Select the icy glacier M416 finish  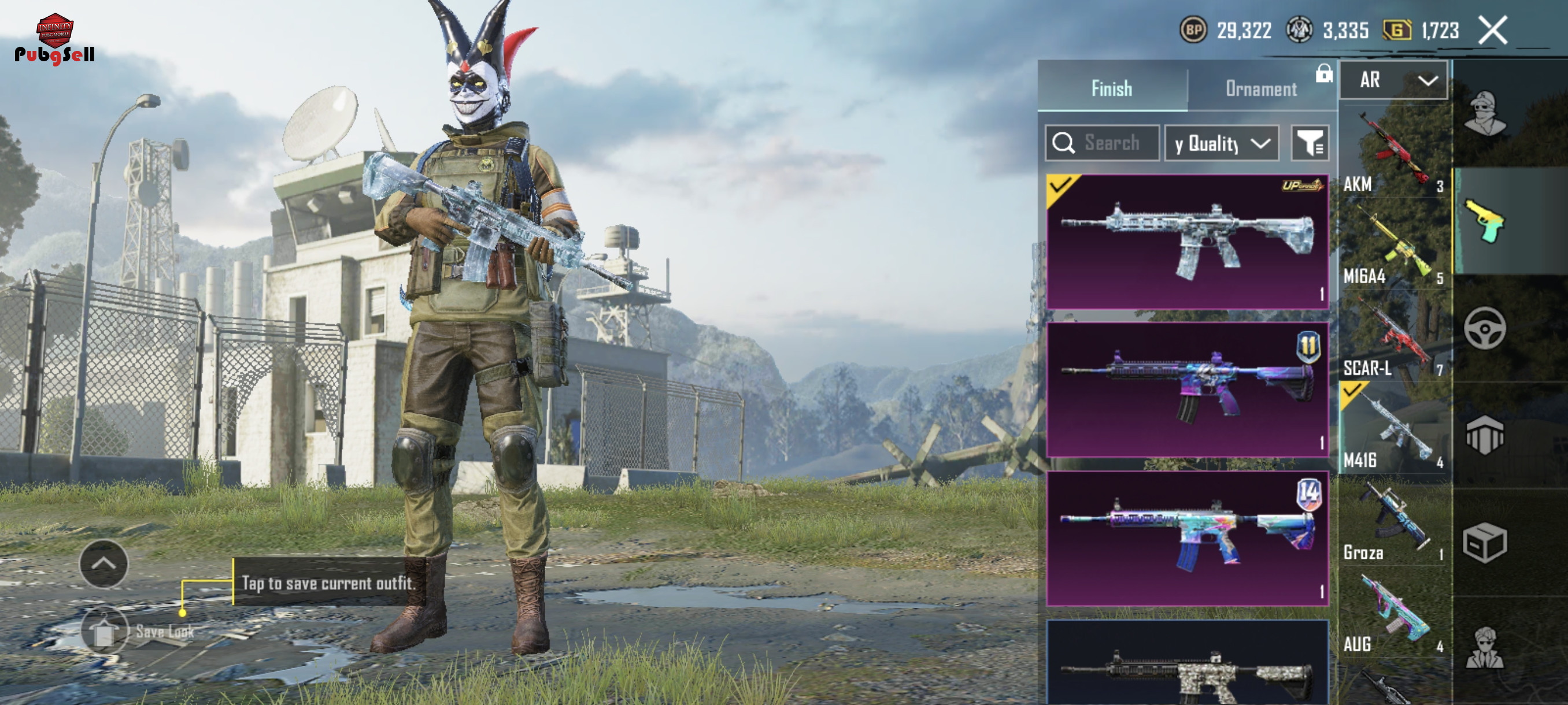[x=1187, y=242]
